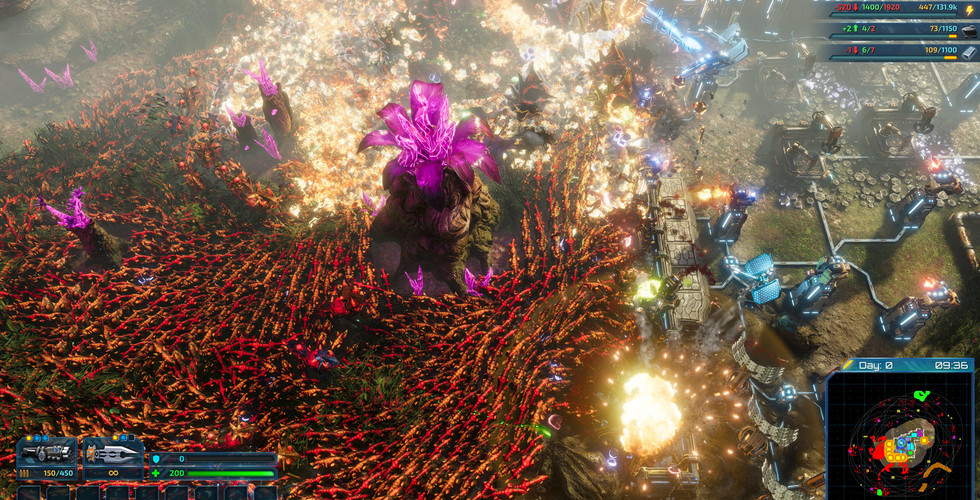Click the steel ingot resource icon

click(x=968, y=50)
